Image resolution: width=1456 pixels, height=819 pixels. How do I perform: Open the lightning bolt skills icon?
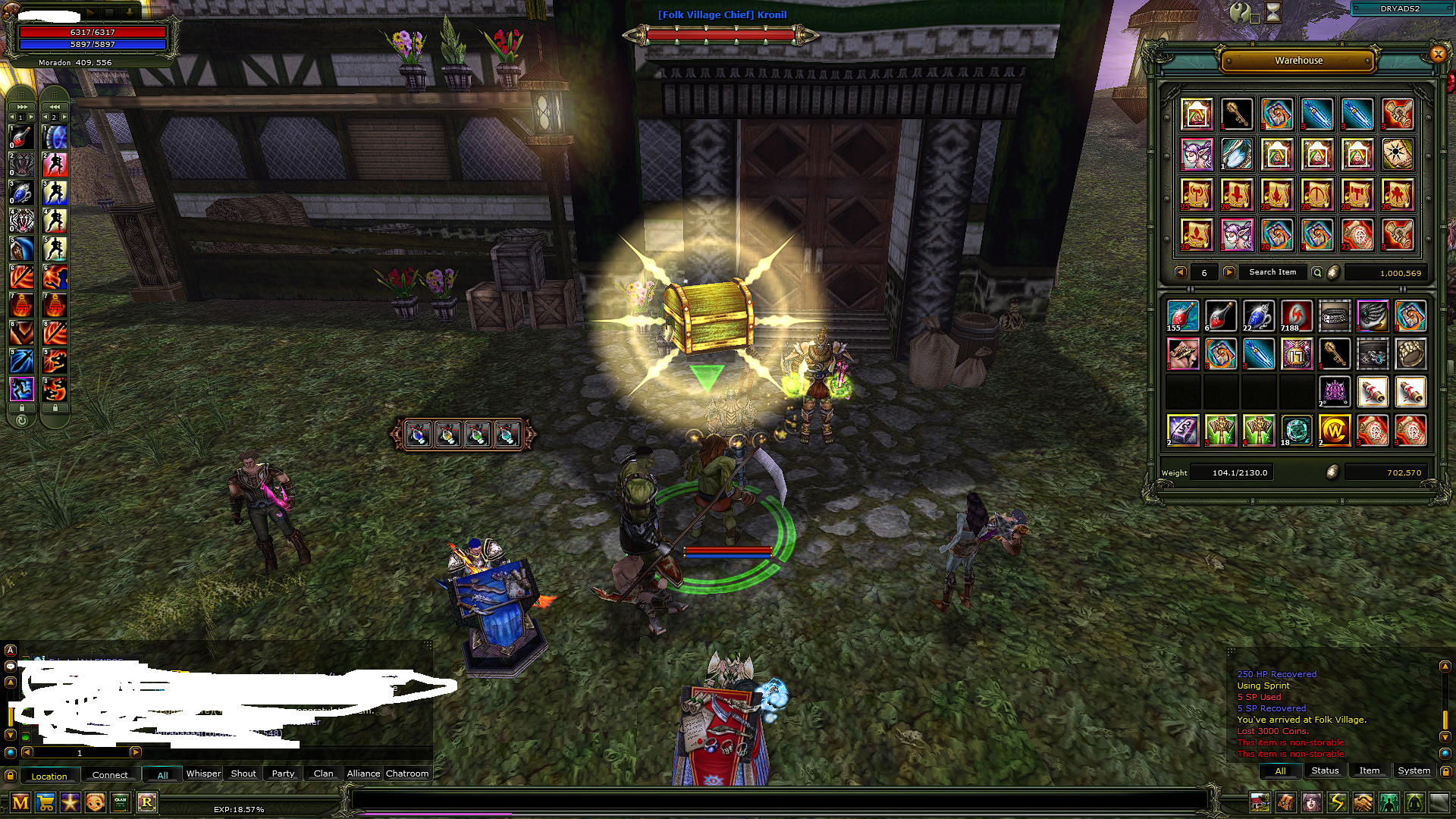coord(1337,802)
